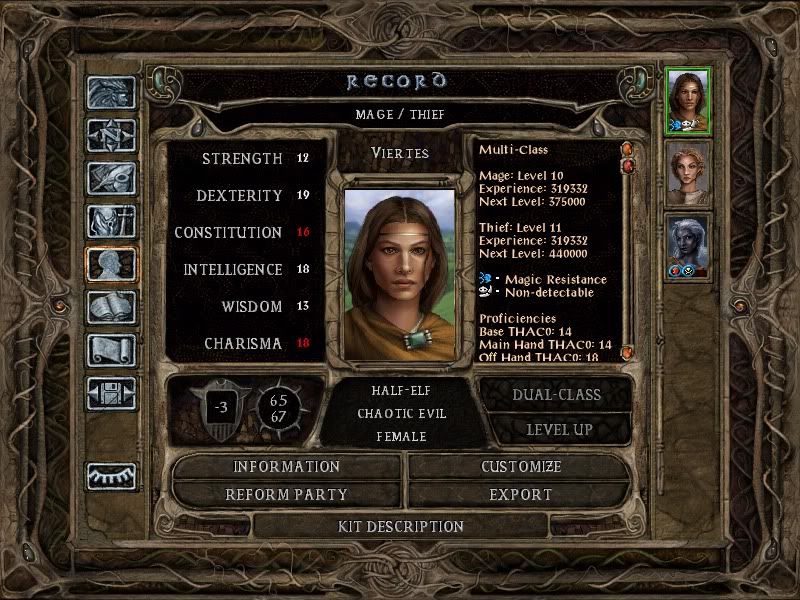Export the character
The width and height of the screenshot is (800, 600).
[x=521, y=494]
